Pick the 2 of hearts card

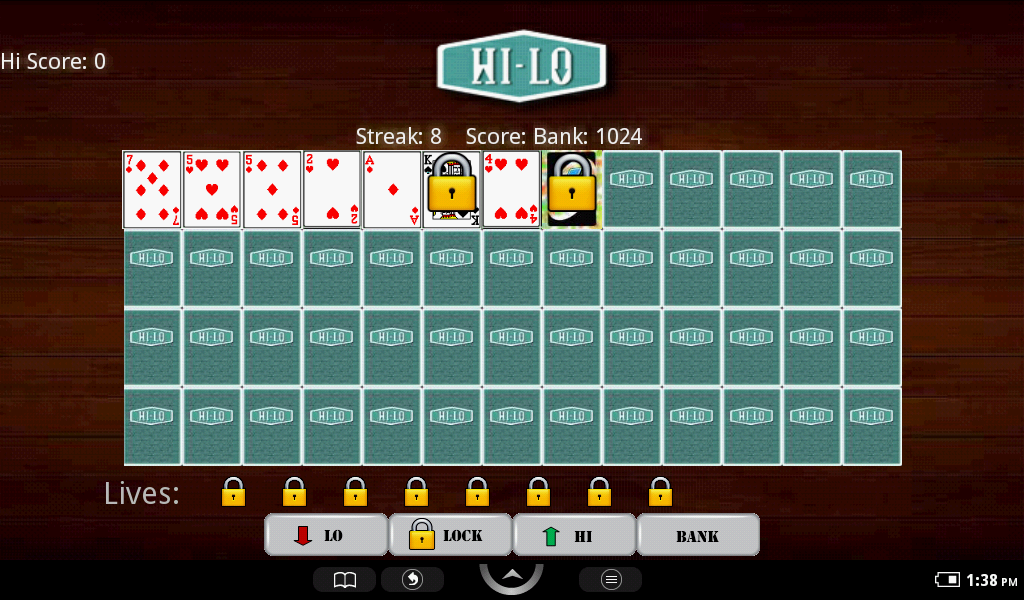[332, 190]
